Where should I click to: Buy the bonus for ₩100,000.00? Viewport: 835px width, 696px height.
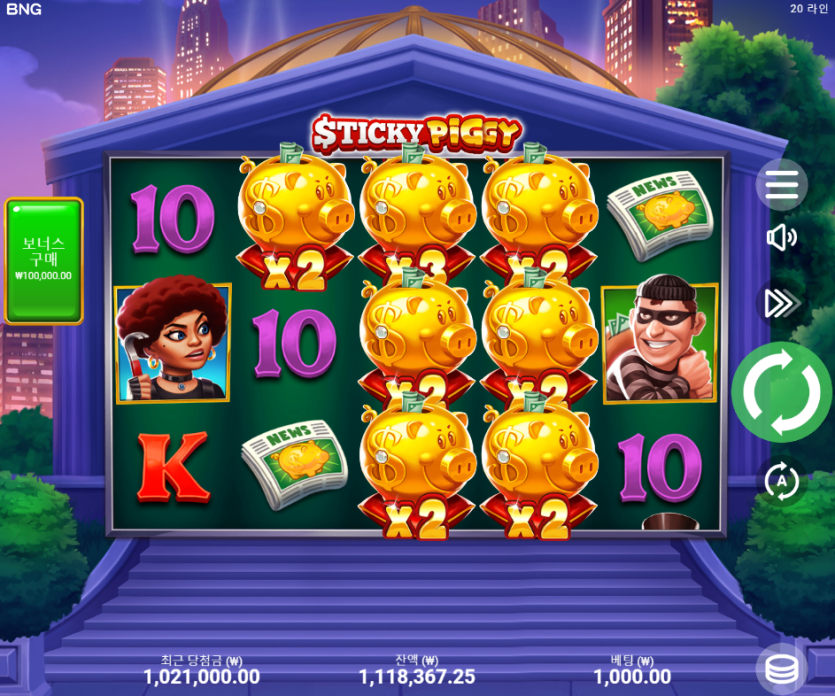tap(44, 260)
